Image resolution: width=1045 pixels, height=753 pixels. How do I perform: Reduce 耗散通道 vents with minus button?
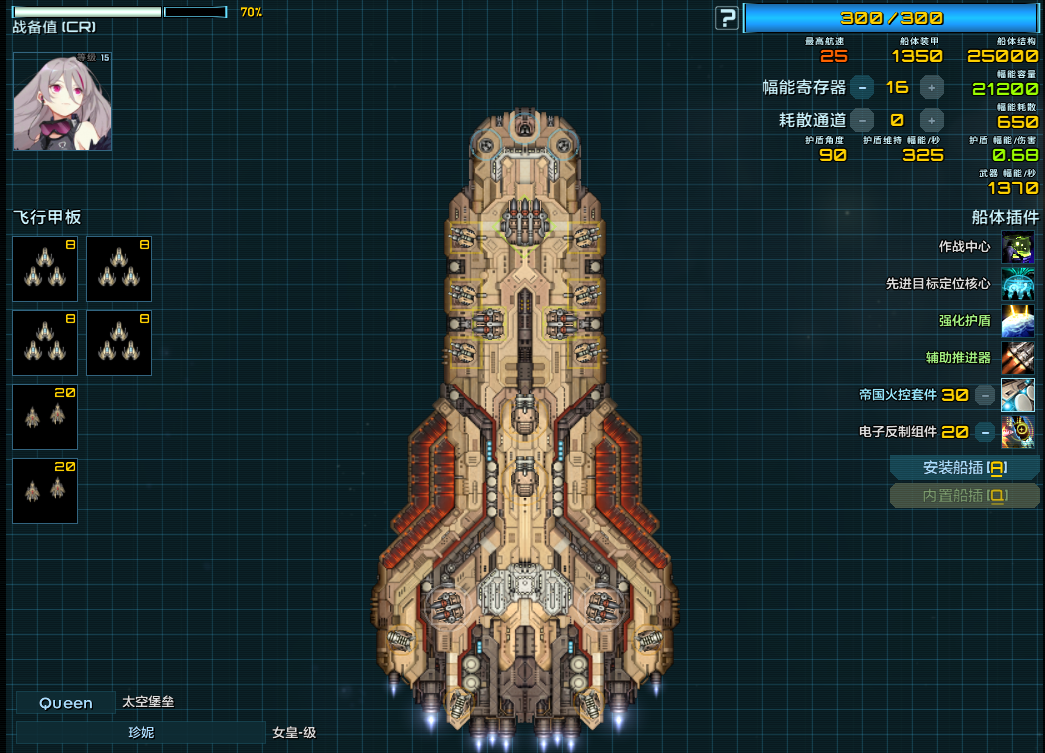click(x=862, y=120)
